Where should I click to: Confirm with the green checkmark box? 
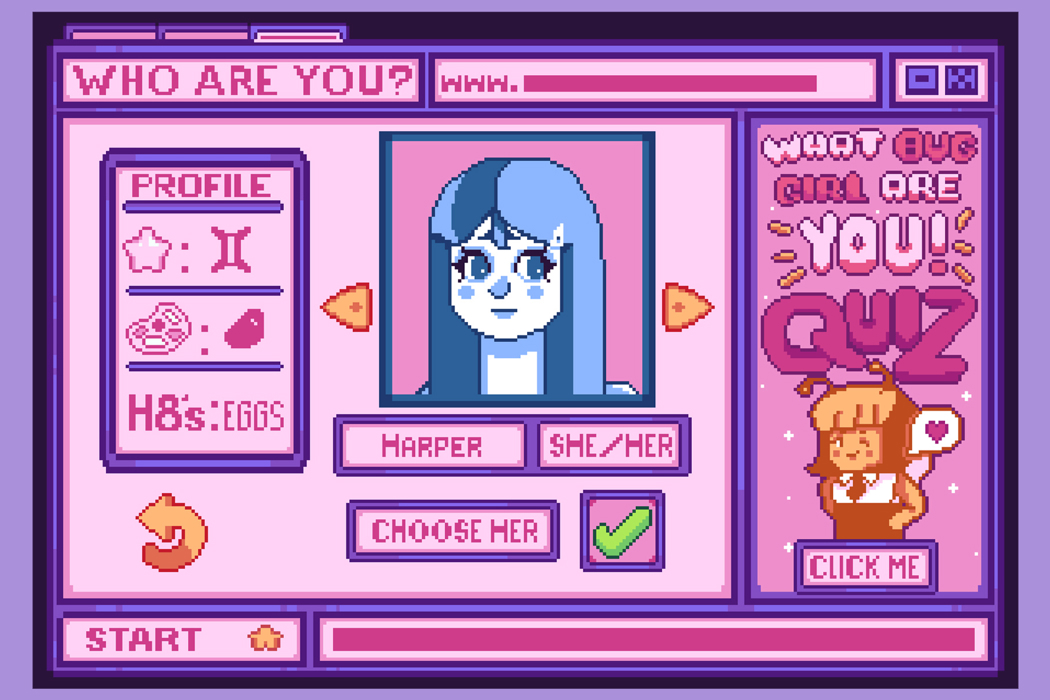click(622, 531)
